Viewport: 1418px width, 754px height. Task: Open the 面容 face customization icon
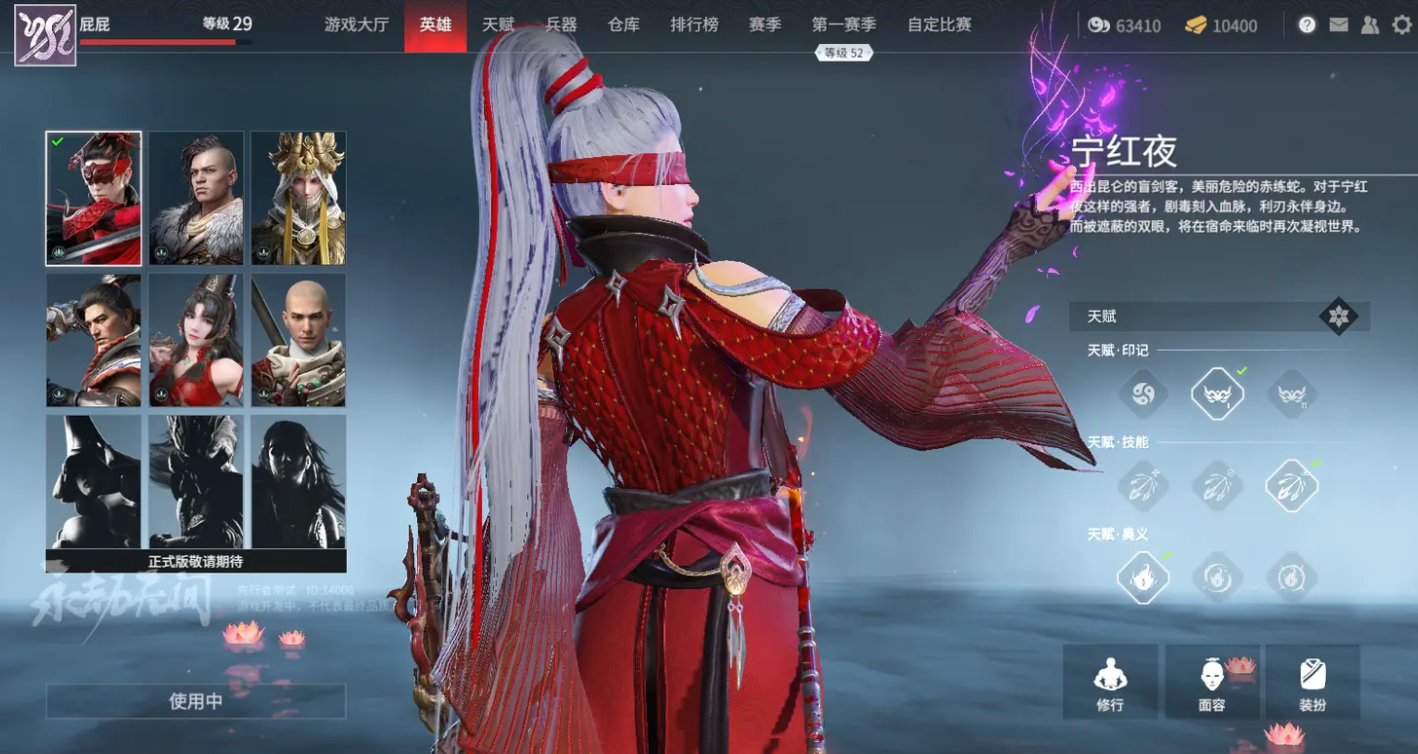click(x=1213, y=682)
